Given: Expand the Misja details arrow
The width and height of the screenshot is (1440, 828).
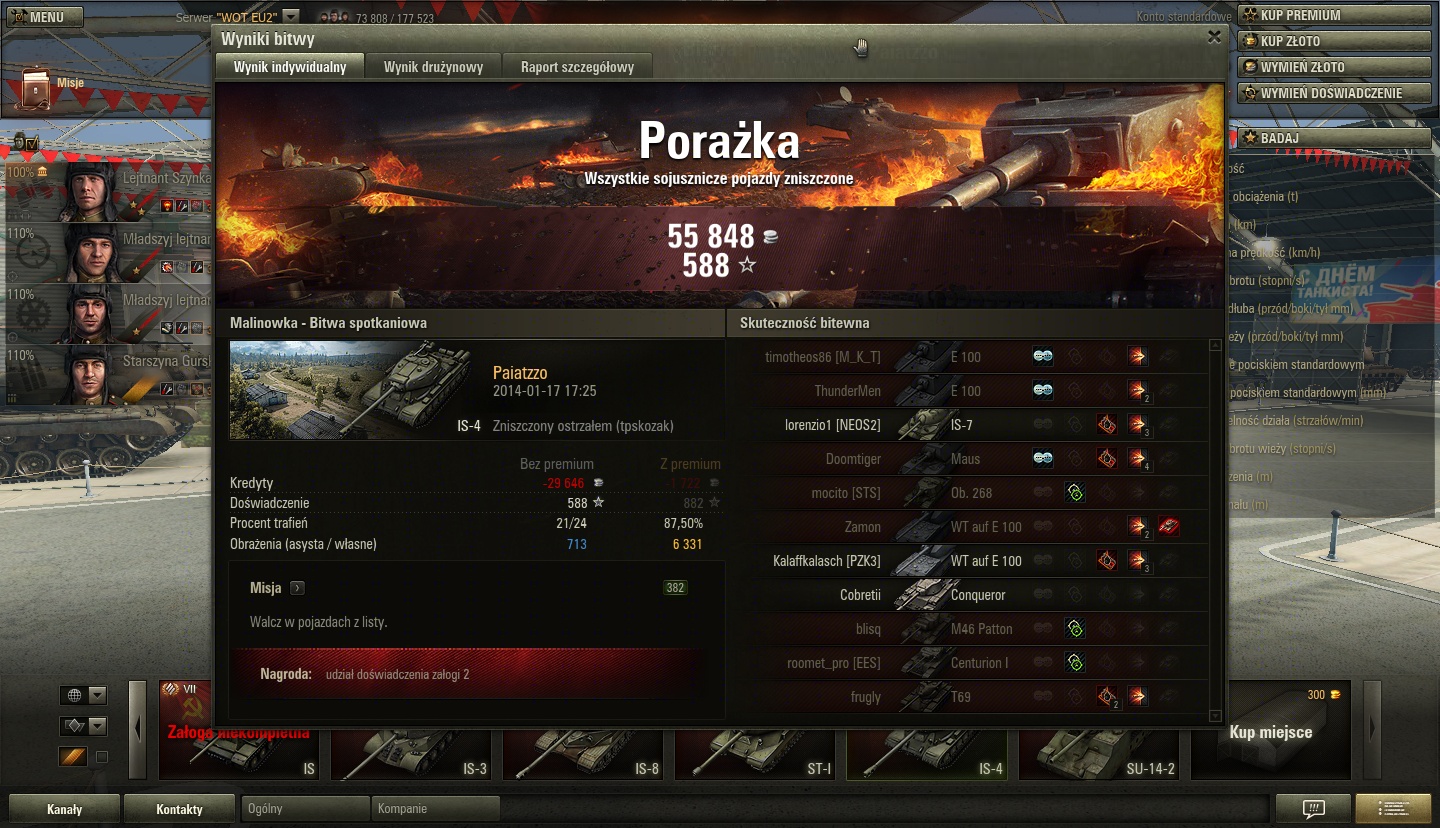Looking at the screenshot, I should click(297, 588).
